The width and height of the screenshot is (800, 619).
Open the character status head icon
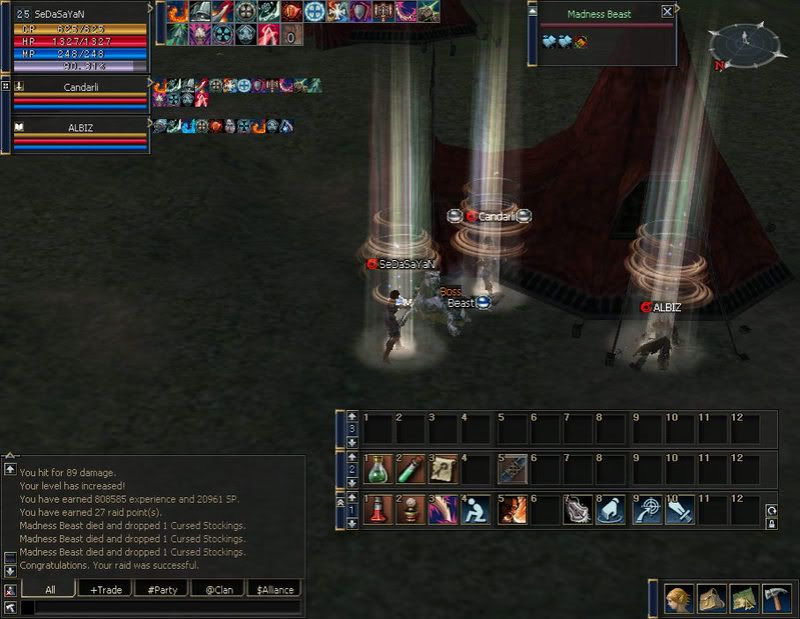679,597
